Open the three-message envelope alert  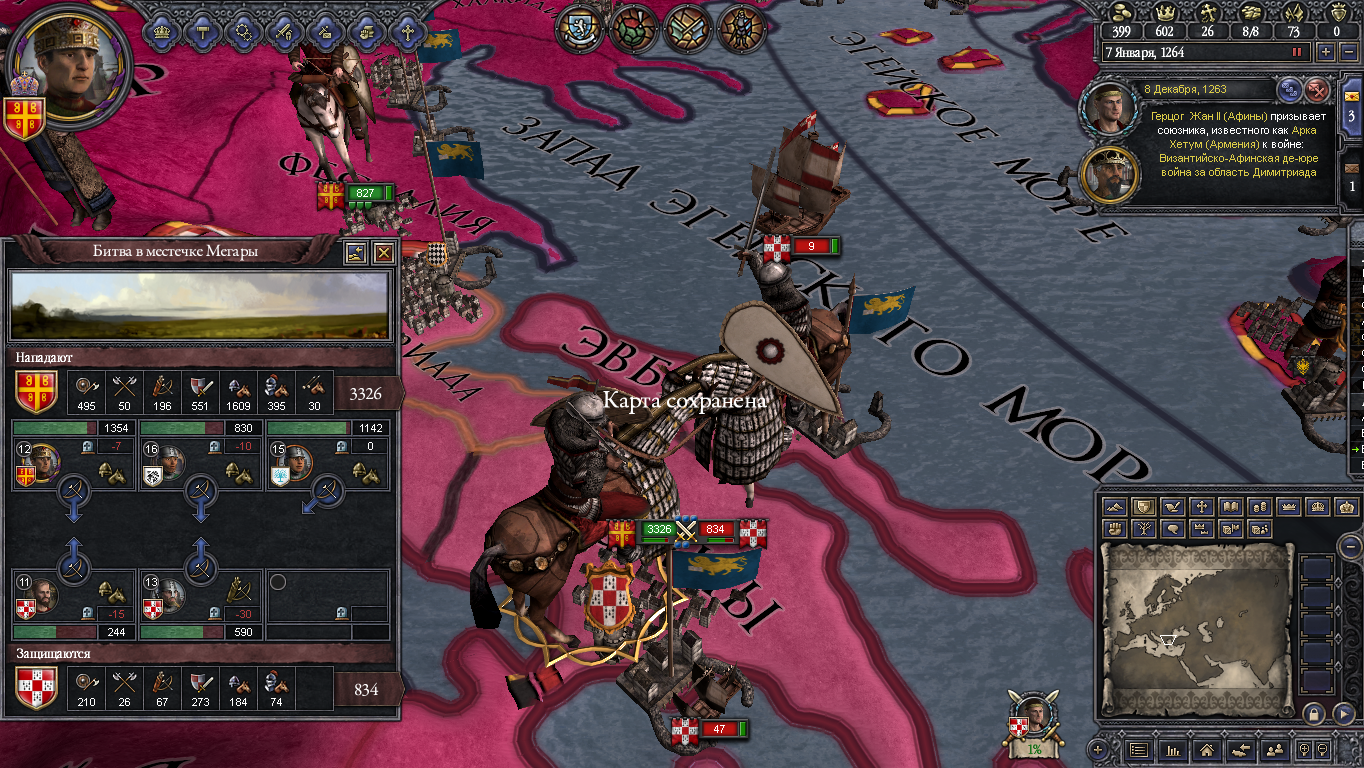(1351, 107)
